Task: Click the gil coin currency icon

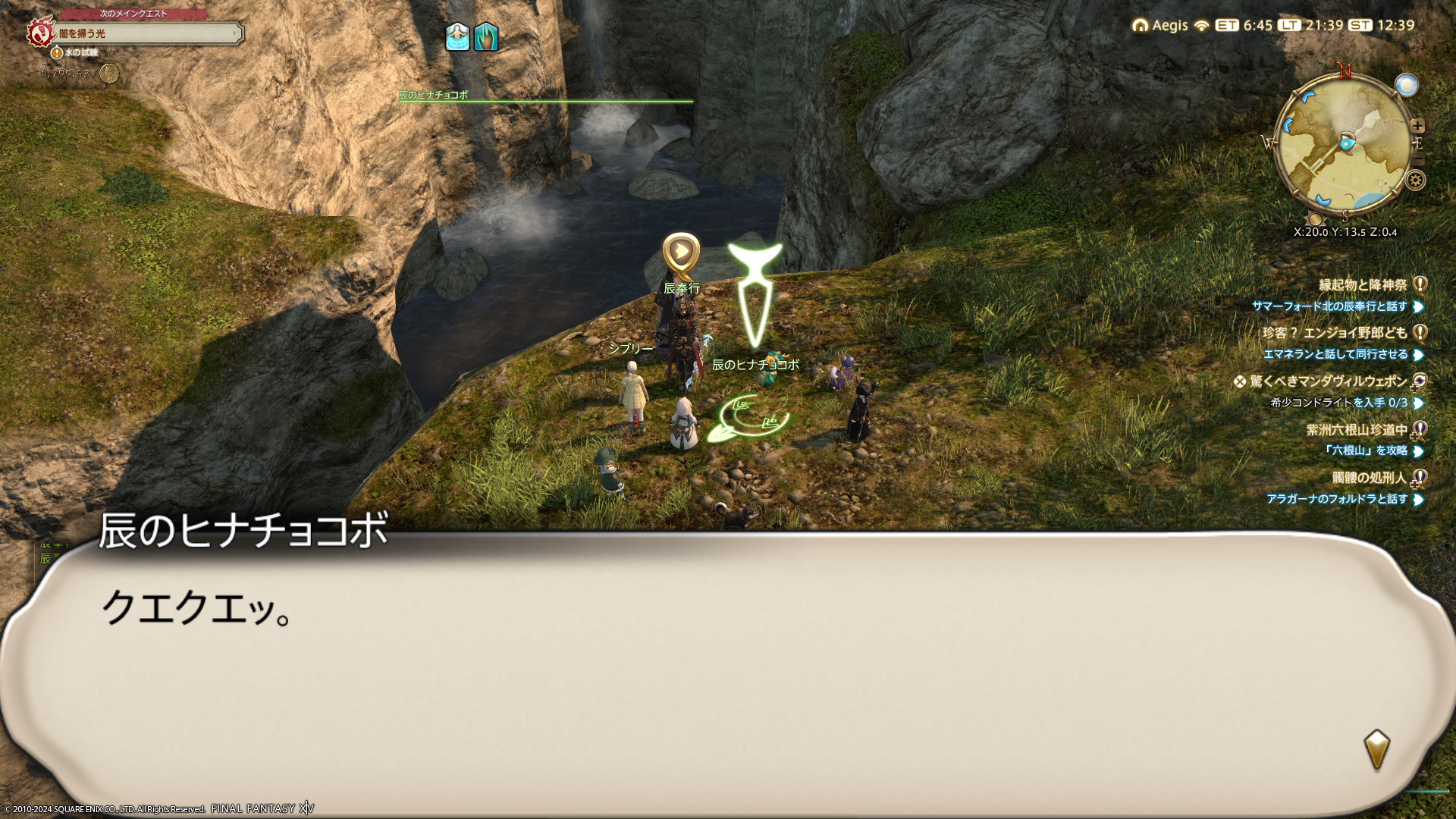Action: click(x=109, y=74)
